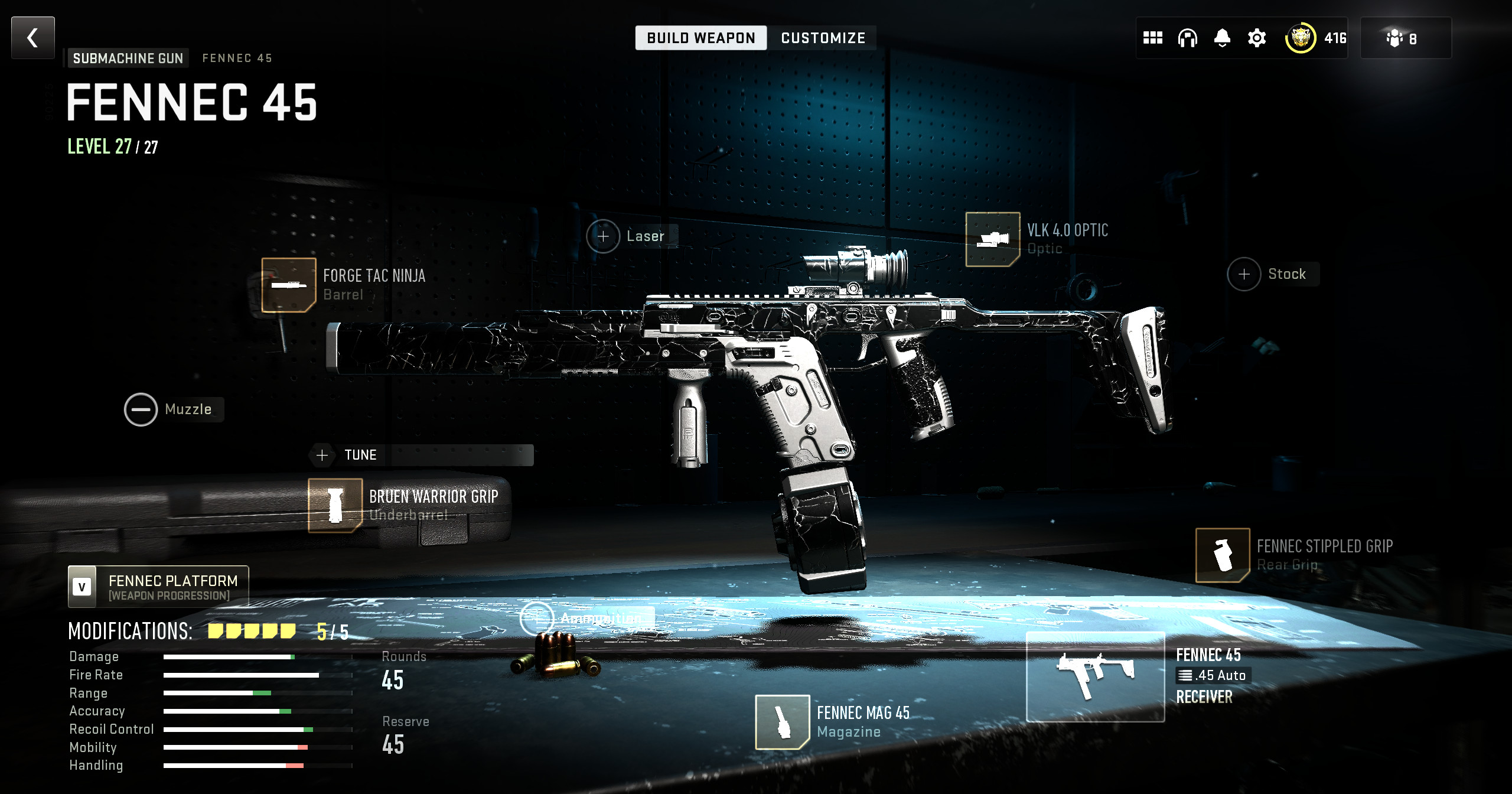This screenshot has height=794, width=1512.
Task: Show notifications via the bell icon
Action: tap(1222, 38)
